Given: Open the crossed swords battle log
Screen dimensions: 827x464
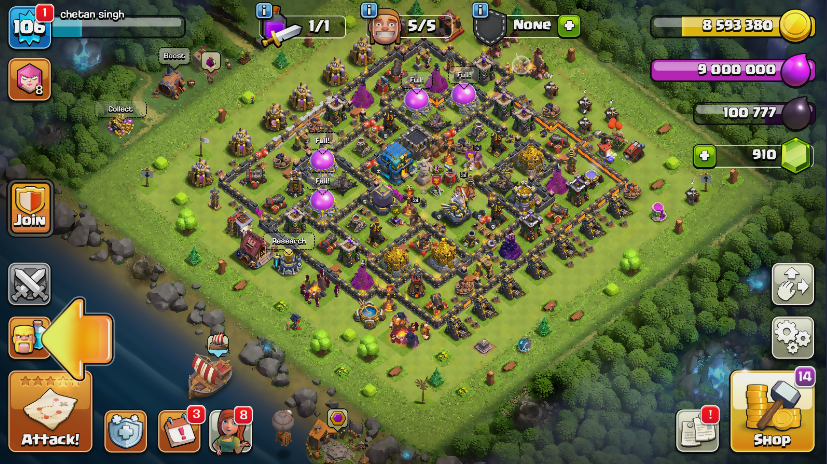Looking at the screenshot, I should click(30, 284).
